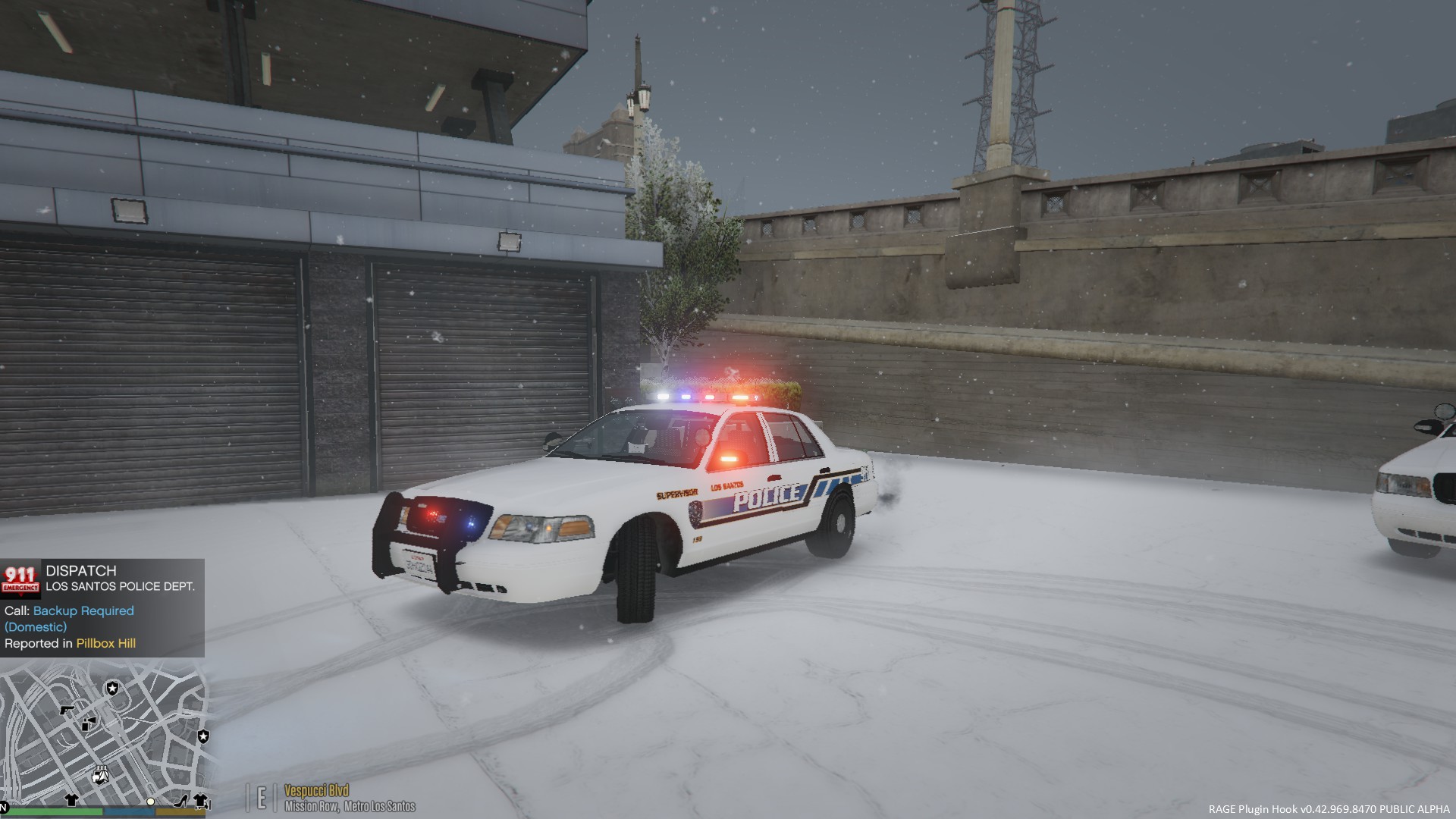Image resolution: width=1456 pixels, height=819 pixels.
Task: Select the high heel marker on minimap
Action: pos(181,801)
